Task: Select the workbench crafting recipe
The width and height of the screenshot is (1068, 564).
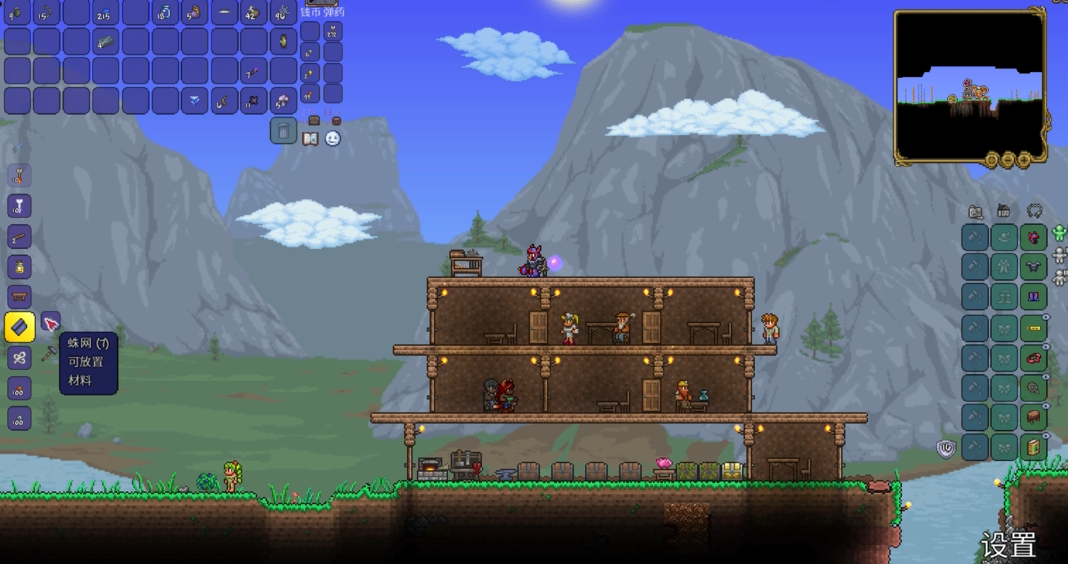Action: point(19,296)
